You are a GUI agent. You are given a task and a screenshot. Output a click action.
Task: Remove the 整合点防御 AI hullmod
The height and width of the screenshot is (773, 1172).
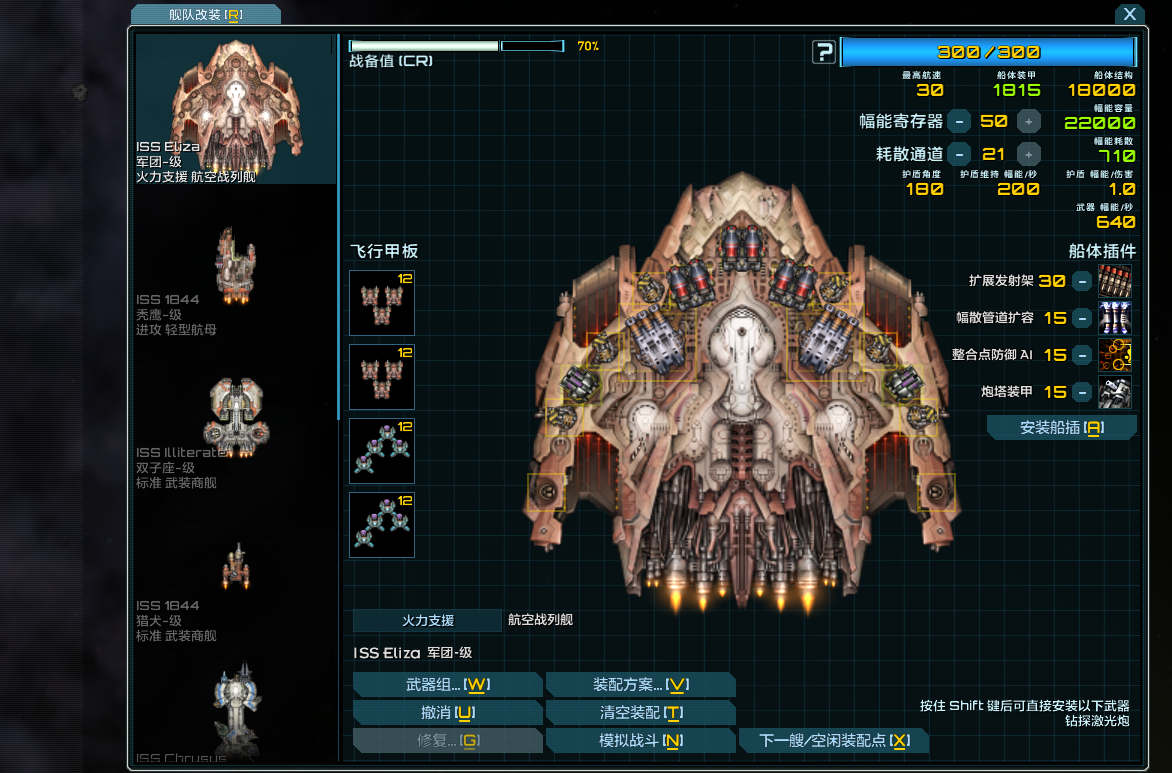[x=1082, y=355]
